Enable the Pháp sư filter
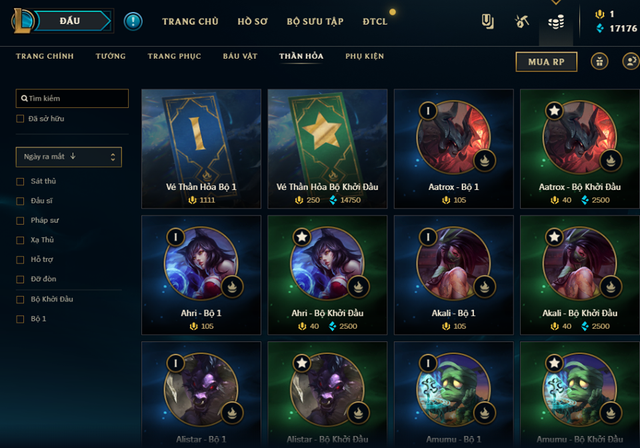The image size is (640, 448). tap(21, 220)
